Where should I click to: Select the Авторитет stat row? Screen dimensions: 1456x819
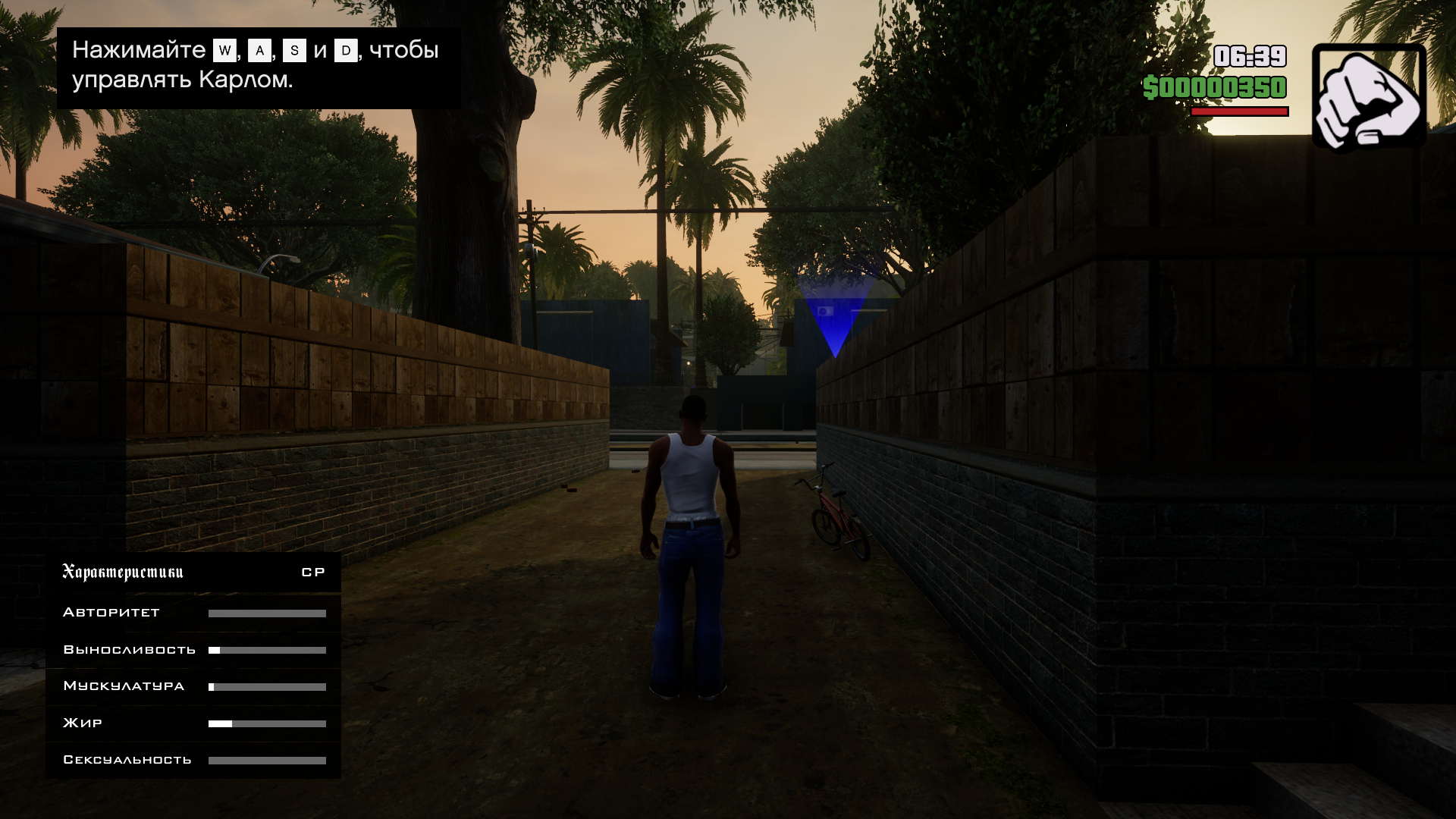193,613
